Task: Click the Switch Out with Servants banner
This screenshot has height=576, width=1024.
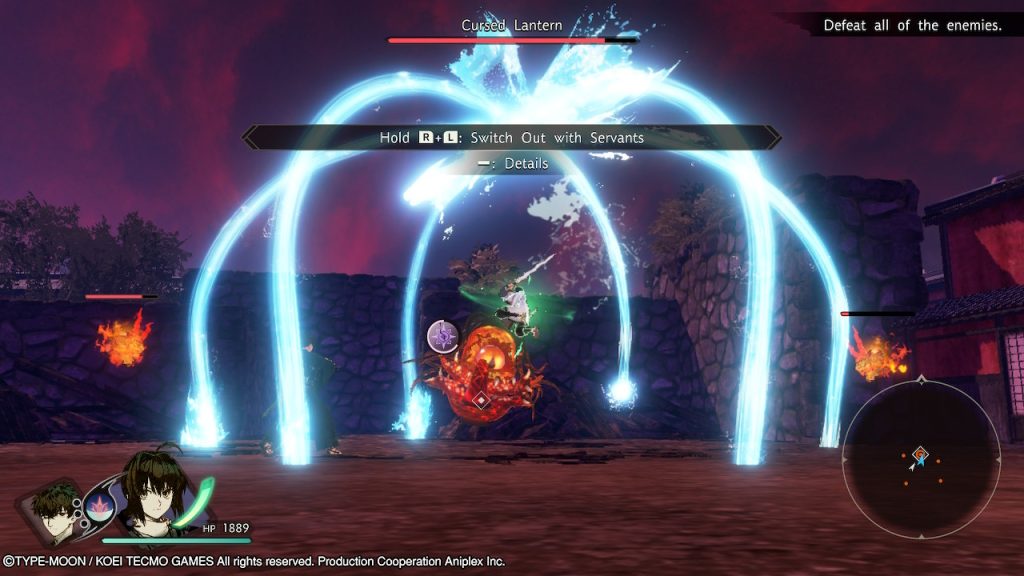Action: [x=511, y=137]
